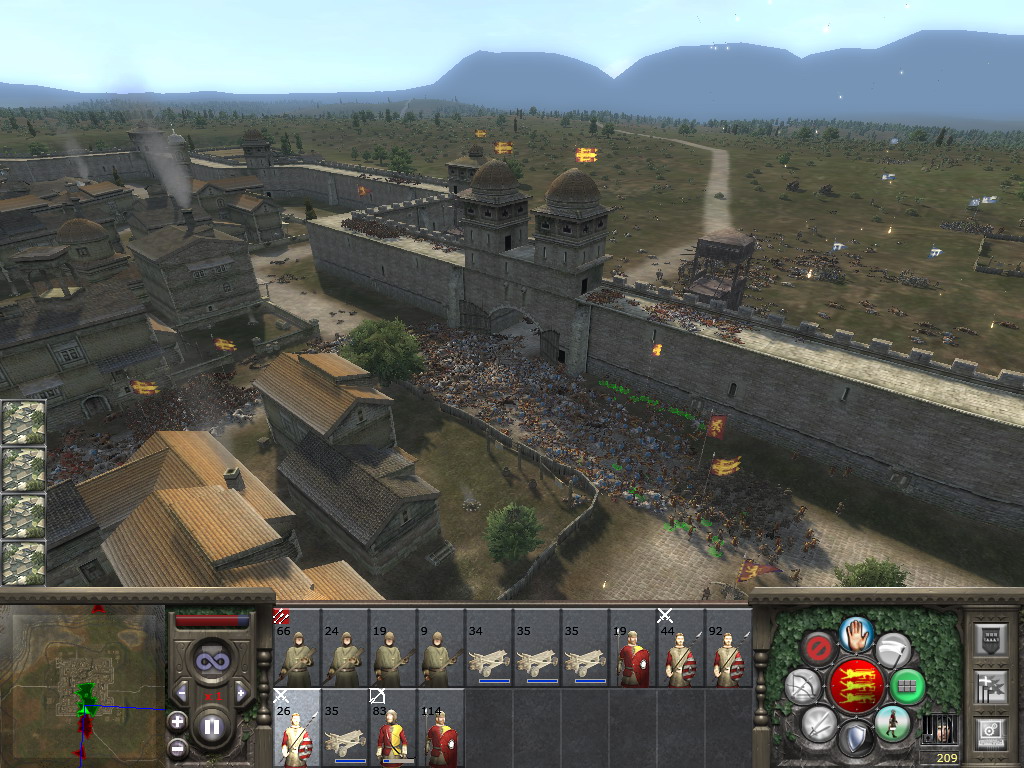
Task: Select the ballista unit with 34 men
Action: 488,648
